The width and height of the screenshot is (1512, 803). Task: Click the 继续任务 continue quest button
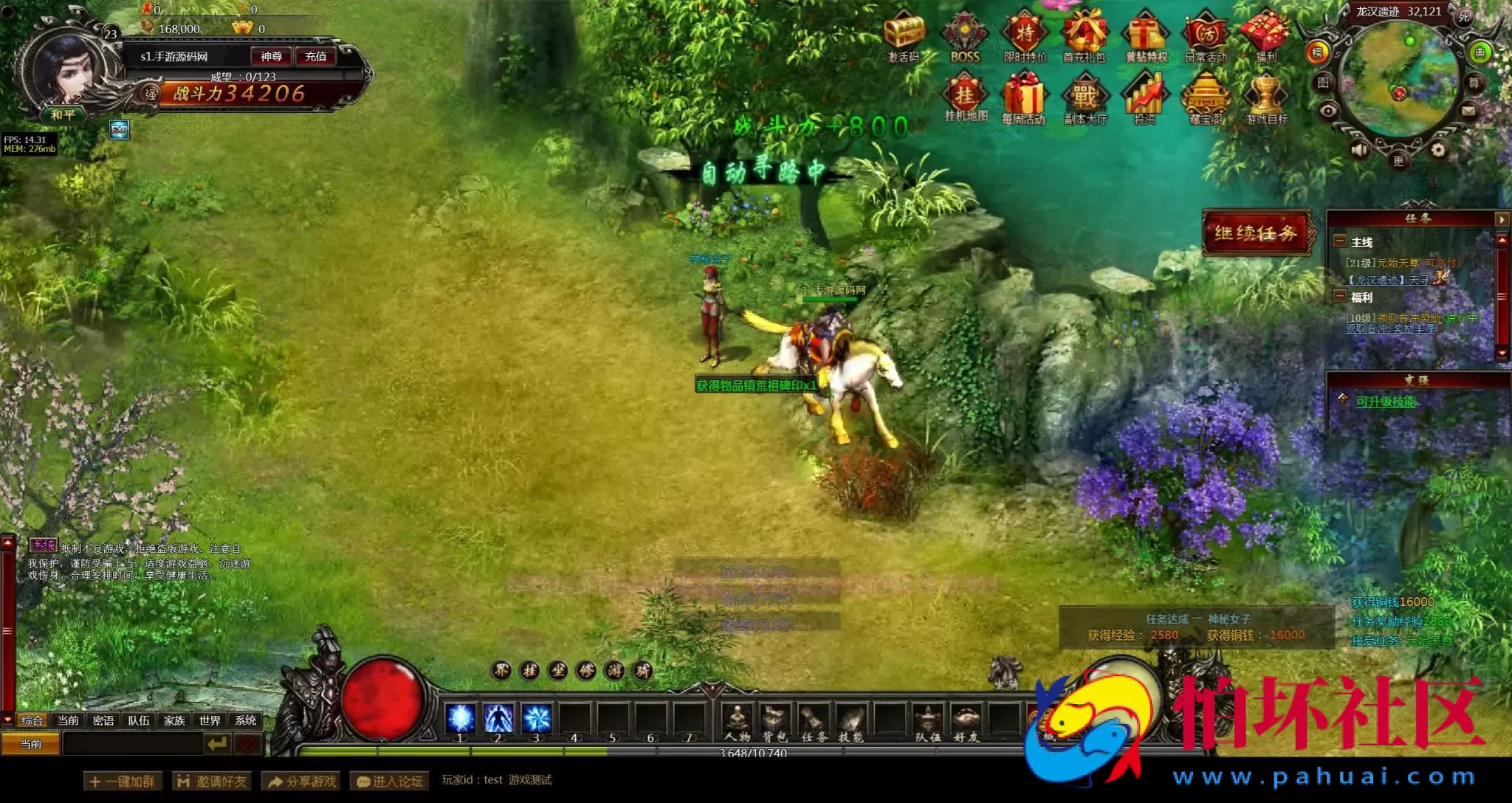(1256, 233)
